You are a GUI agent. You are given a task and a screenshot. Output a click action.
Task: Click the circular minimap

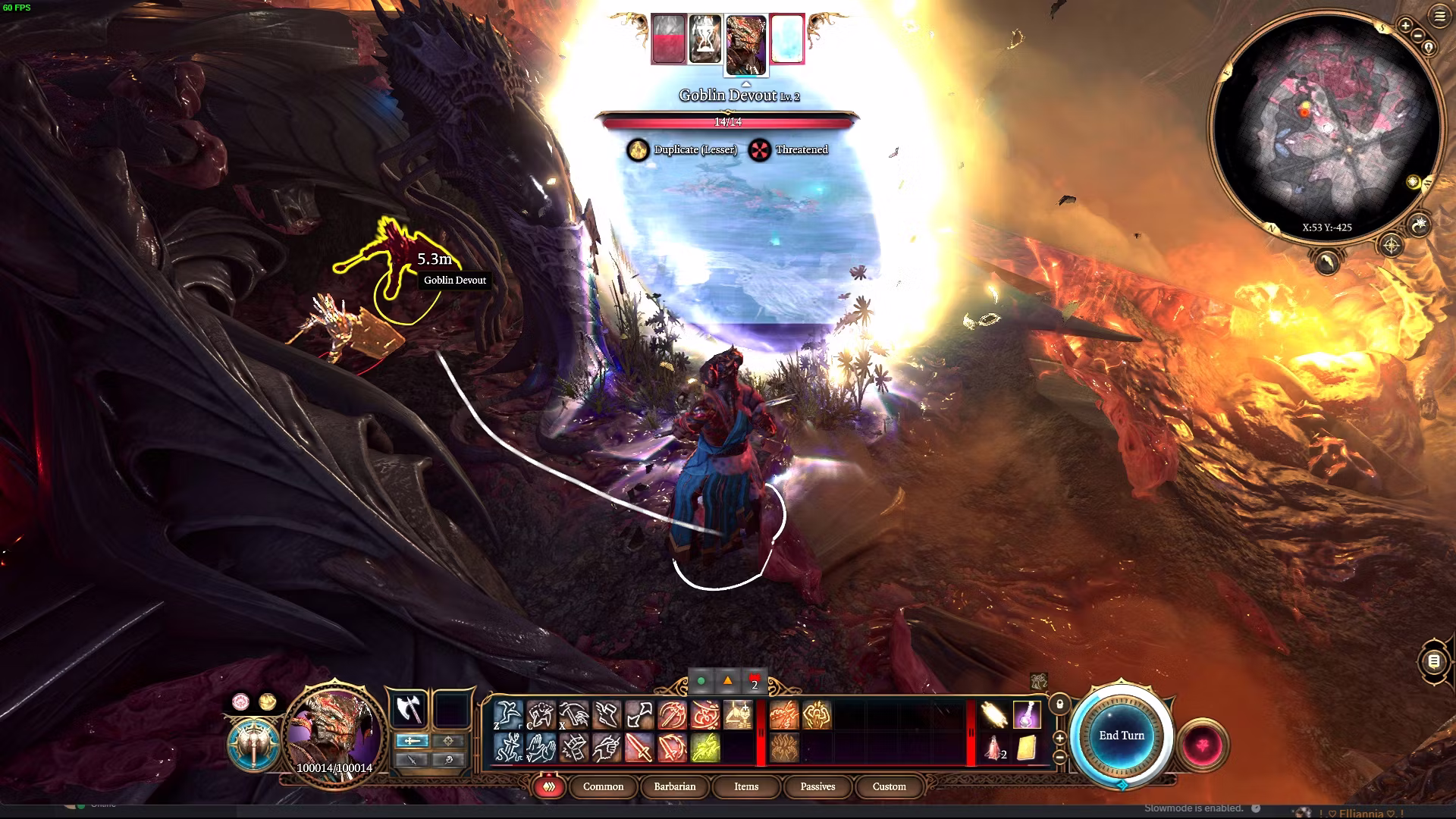tap(1326, 125)
